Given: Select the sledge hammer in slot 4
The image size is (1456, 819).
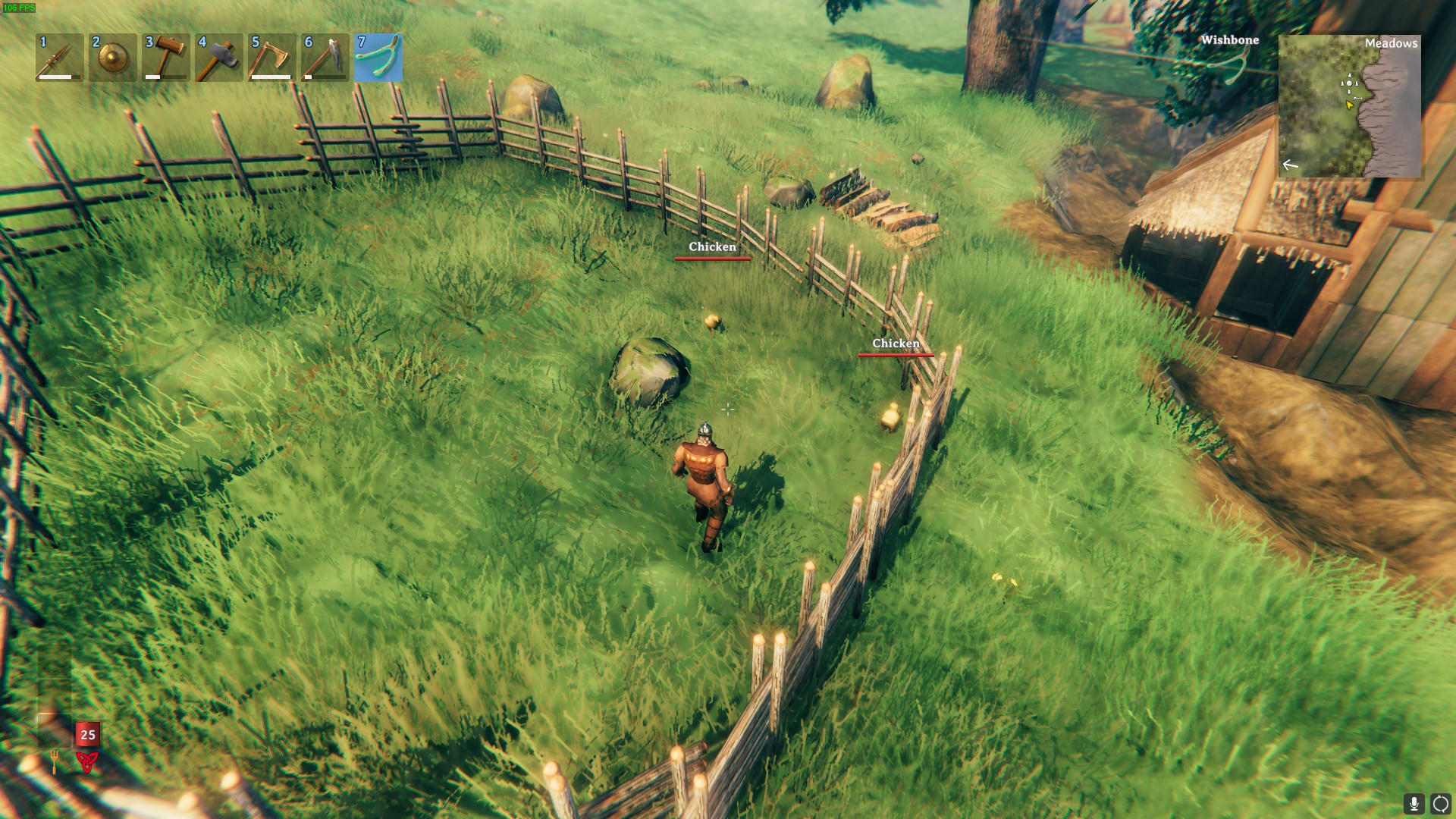Looking at the screenshot, I should pos(219,58).
